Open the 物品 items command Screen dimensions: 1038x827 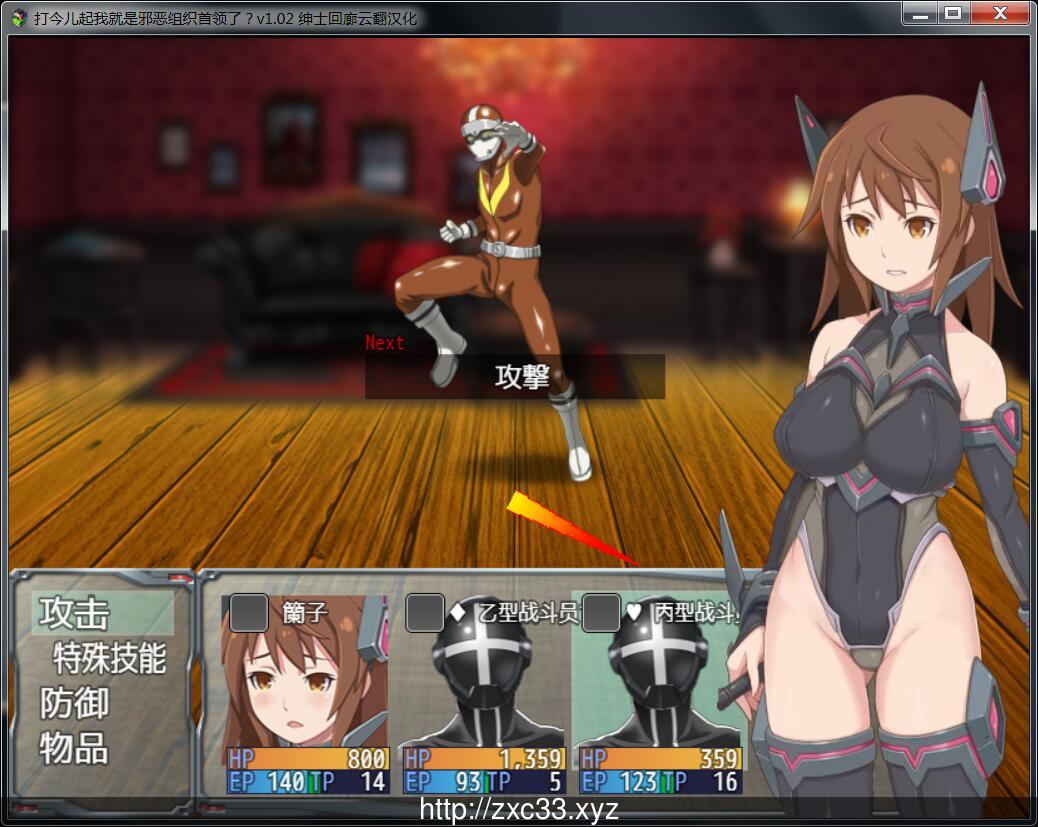pyautogui.click(x=75, y=748)
